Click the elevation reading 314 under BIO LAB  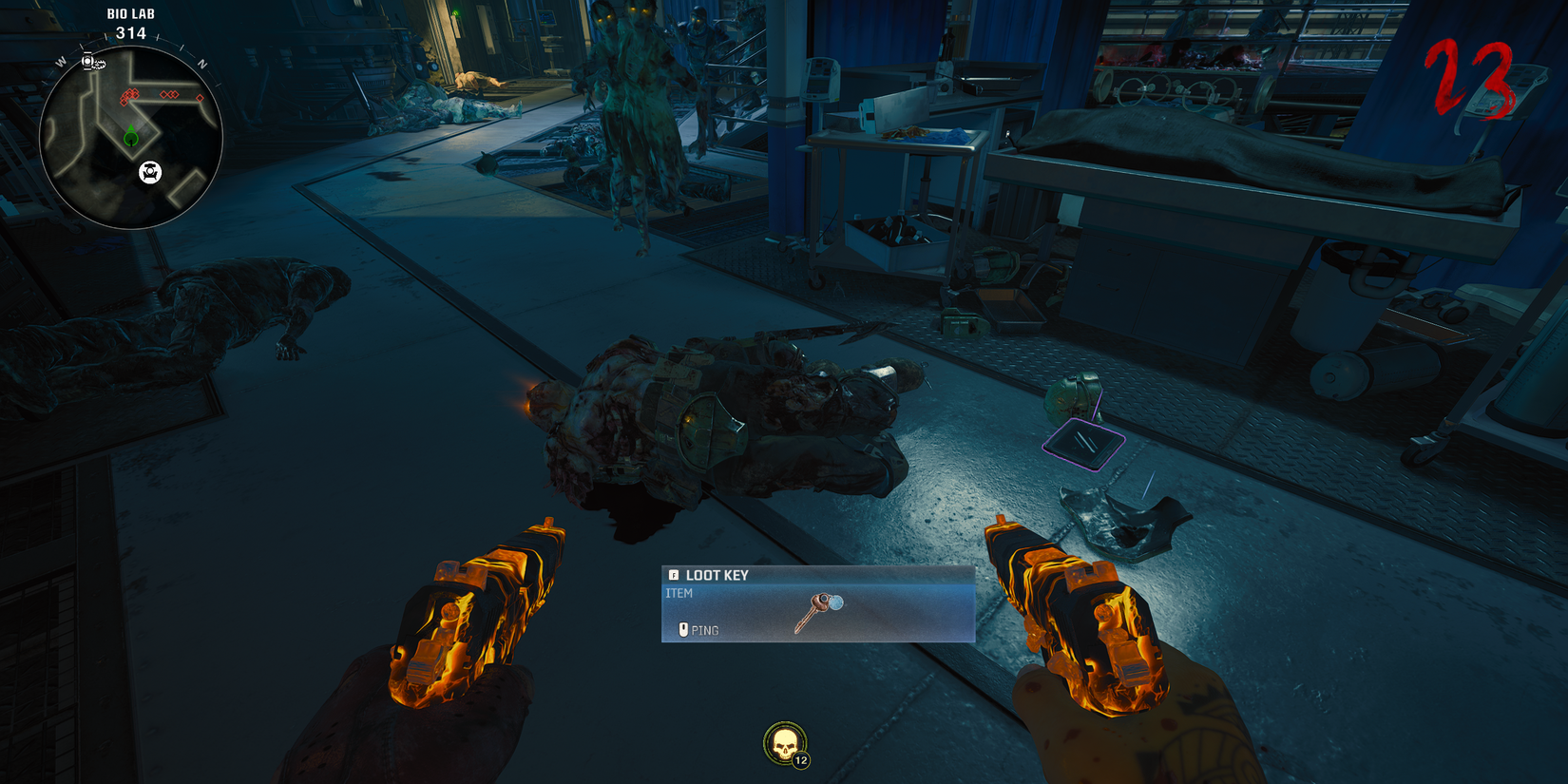[130, 31]
